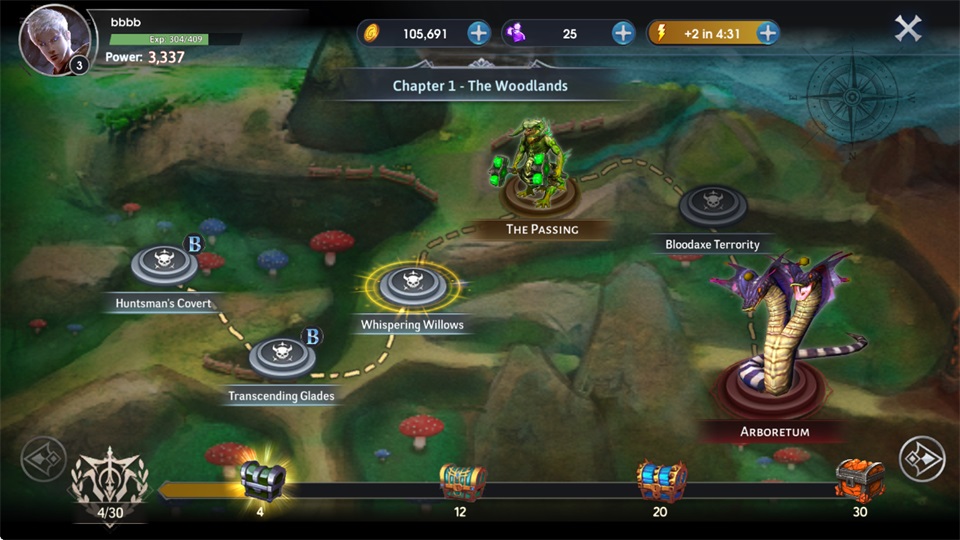Go to the next chapter
The image size is (960, 540).
(x=922, y=459)
